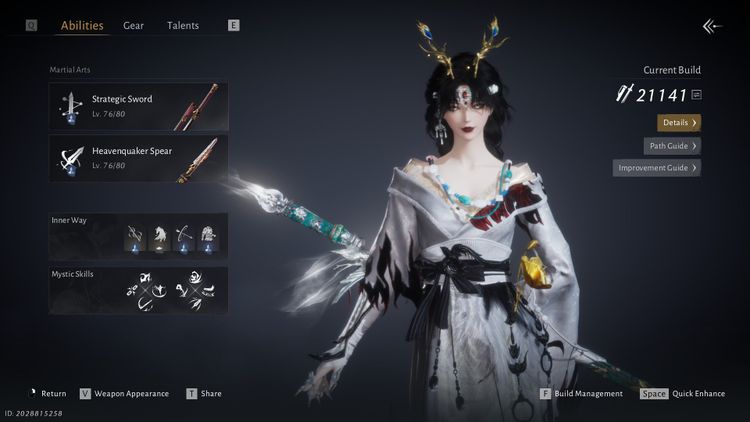Activate Quick Enhance
This screenshot has height=422, width=750.
[x=695, y=394]
